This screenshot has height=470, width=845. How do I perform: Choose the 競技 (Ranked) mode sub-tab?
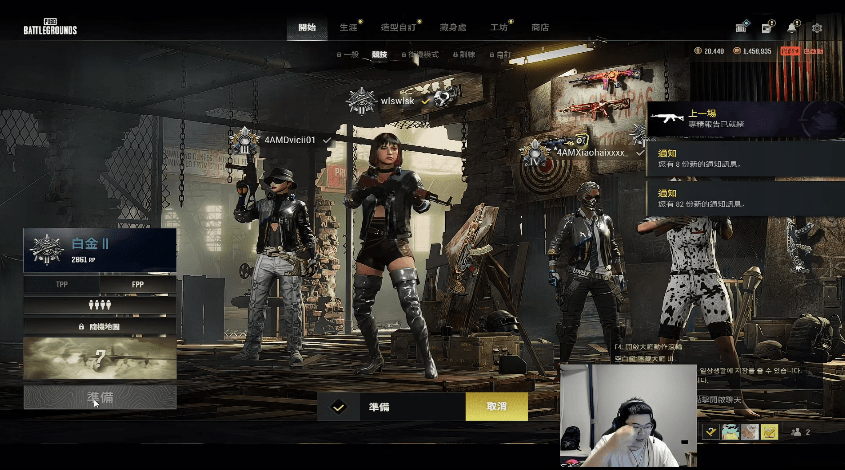379,55
